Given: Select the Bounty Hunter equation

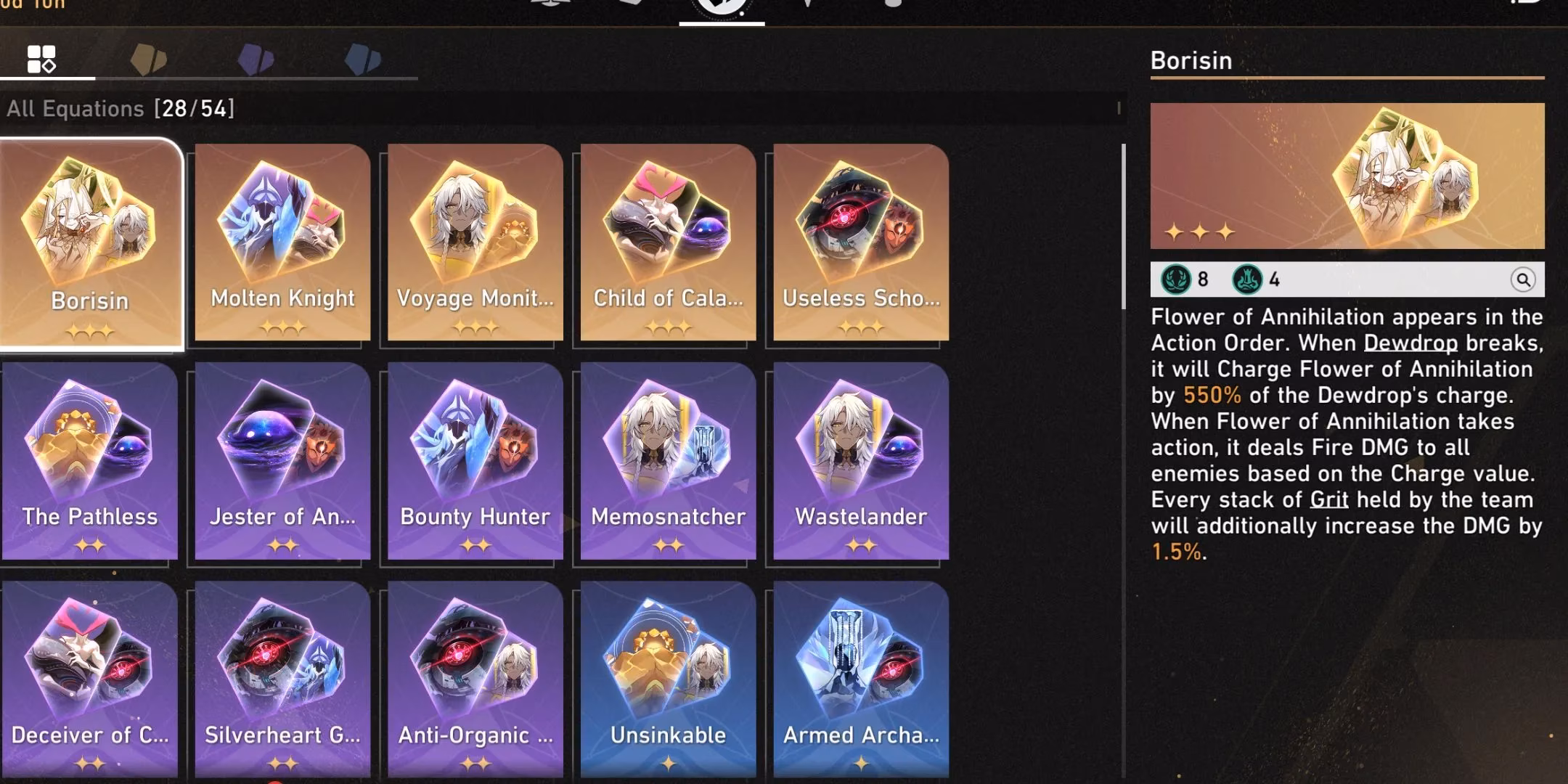Looking at the screenshot, I should pos(475,462).
